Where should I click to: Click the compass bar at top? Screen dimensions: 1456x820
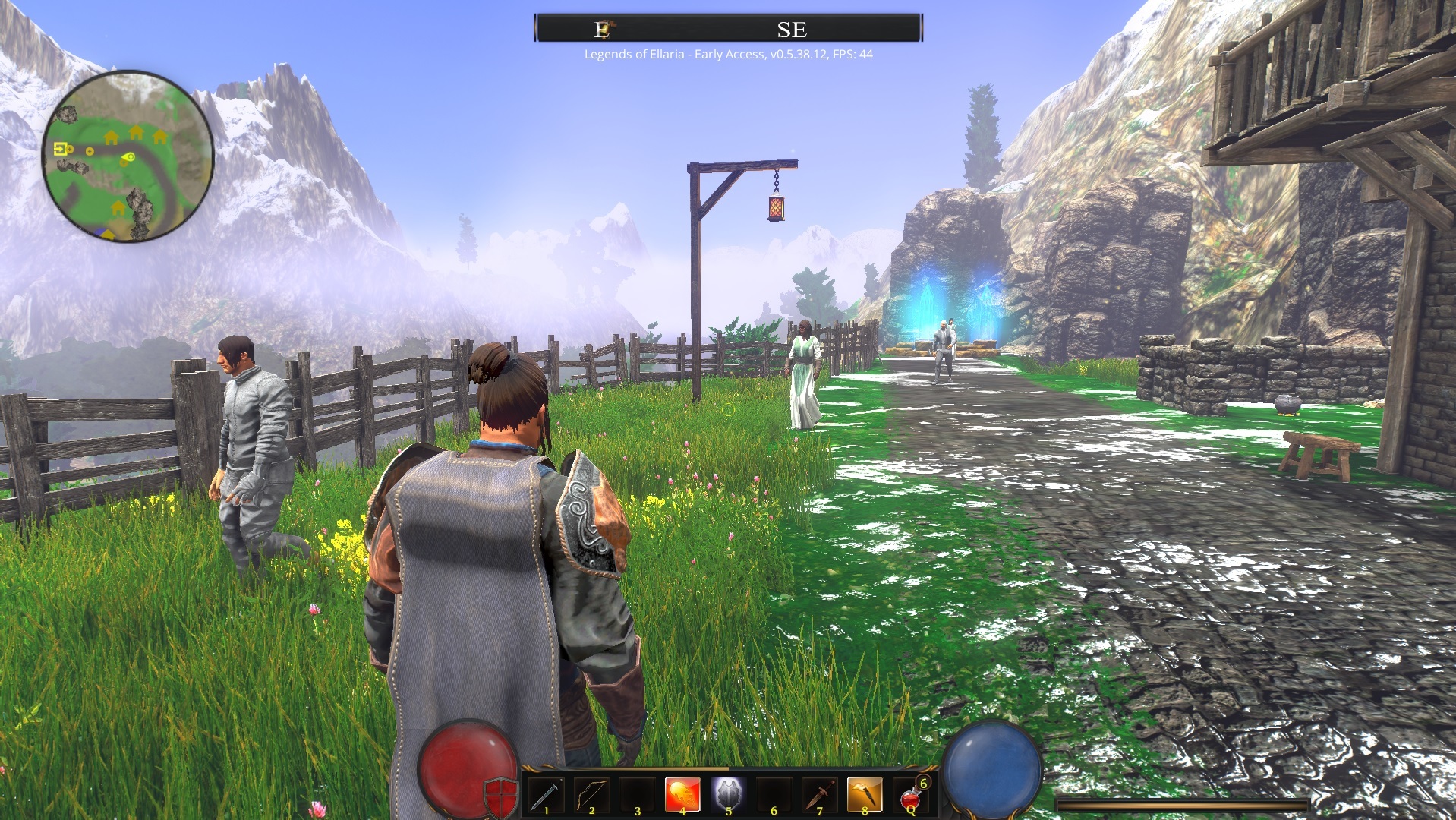[728, 29]
